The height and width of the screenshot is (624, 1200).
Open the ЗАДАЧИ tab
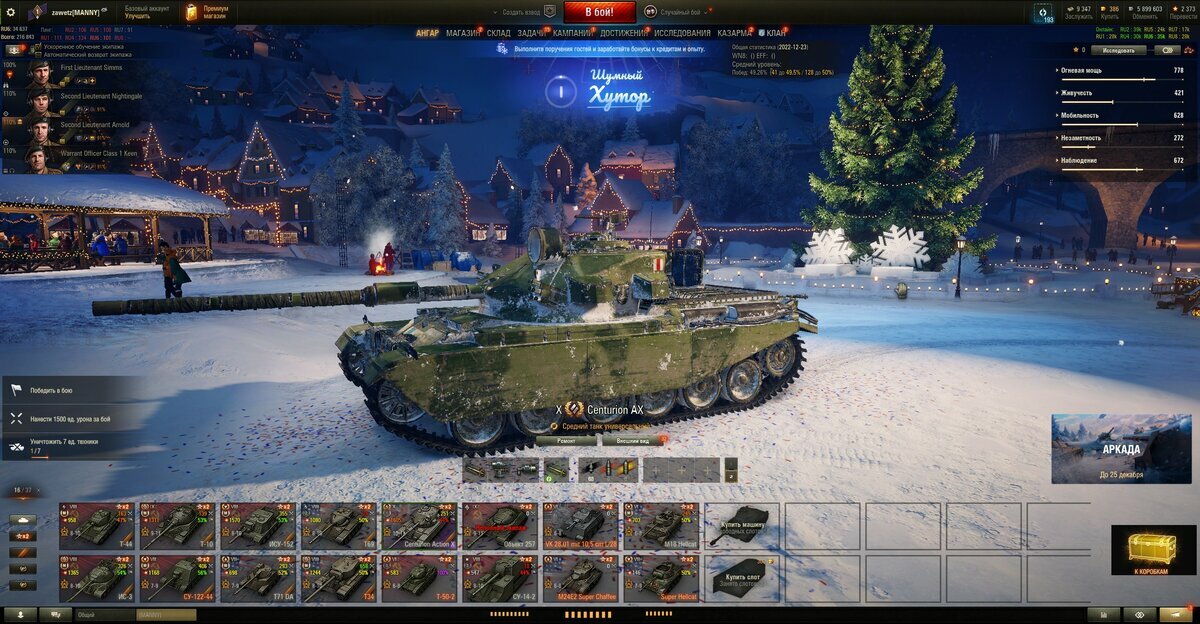[x=532, y=33]
